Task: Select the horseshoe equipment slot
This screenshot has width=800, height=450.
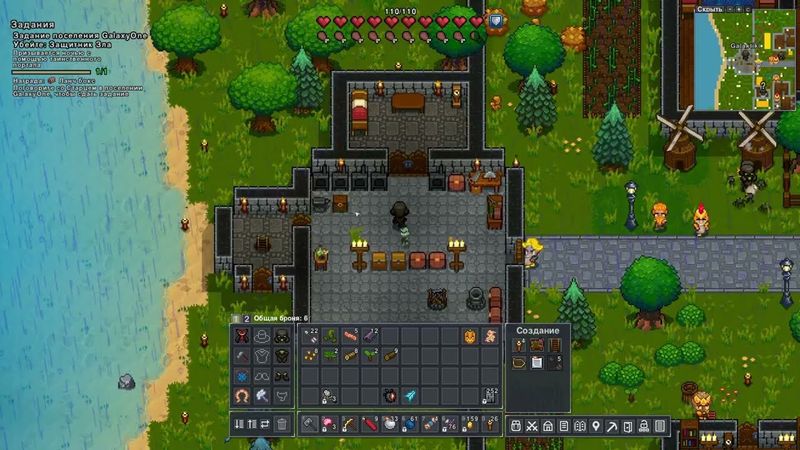Action: (241, 396)
